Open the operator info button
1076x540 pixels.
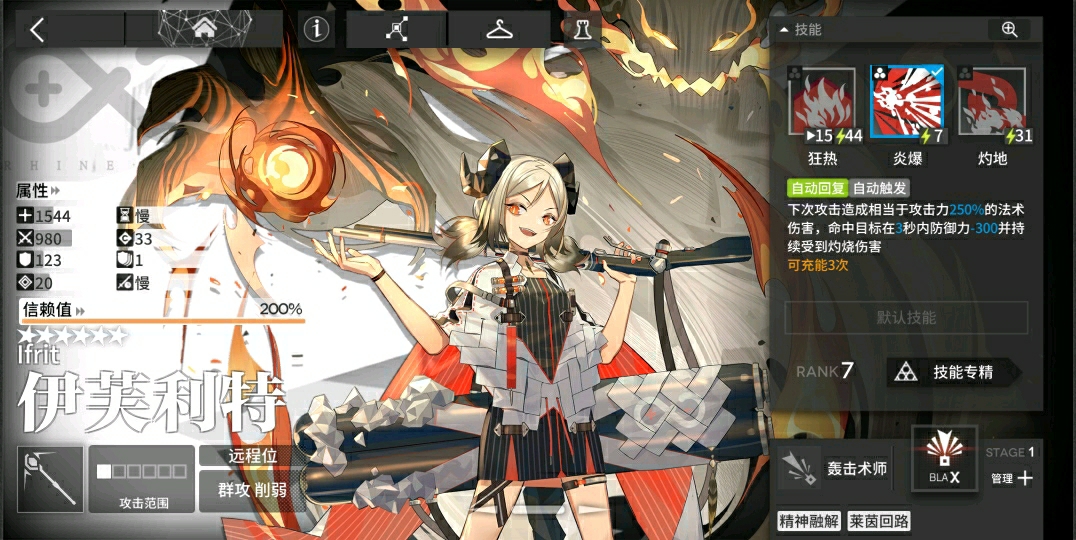click(x=317, y=29)
